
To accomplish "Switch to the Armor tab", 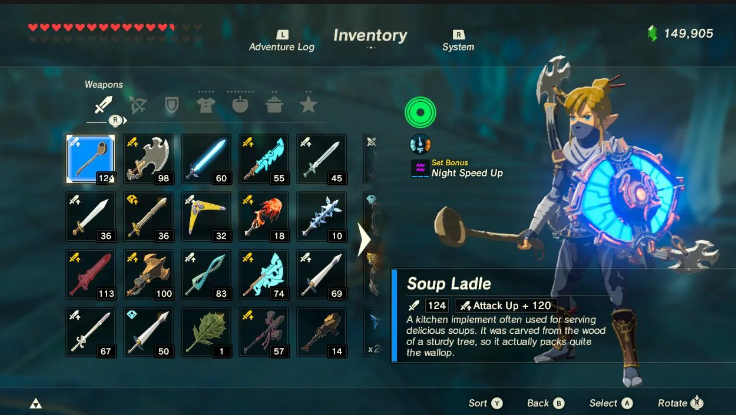I will [205, 104].
